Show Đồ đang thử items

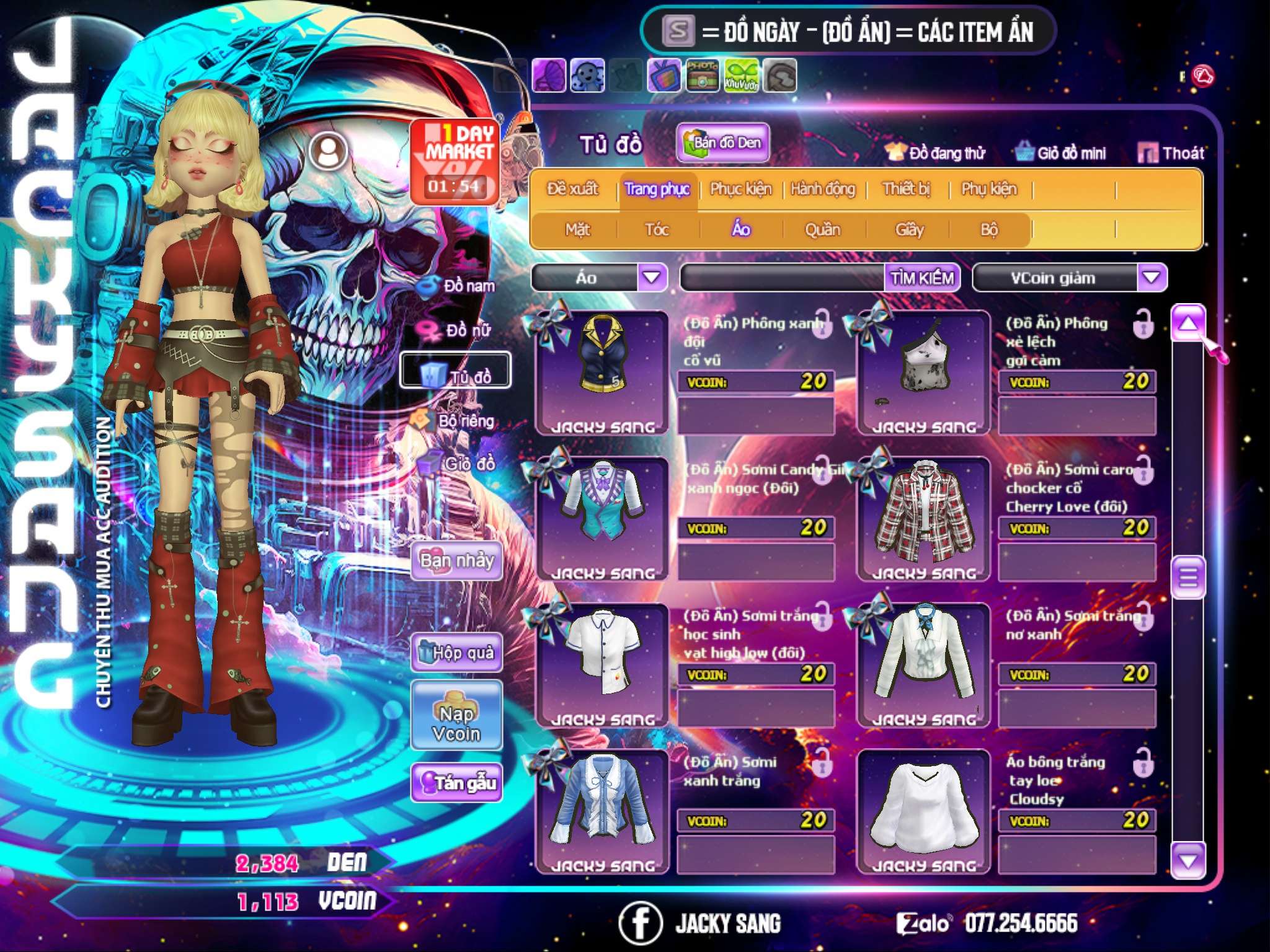pos(936,153)
